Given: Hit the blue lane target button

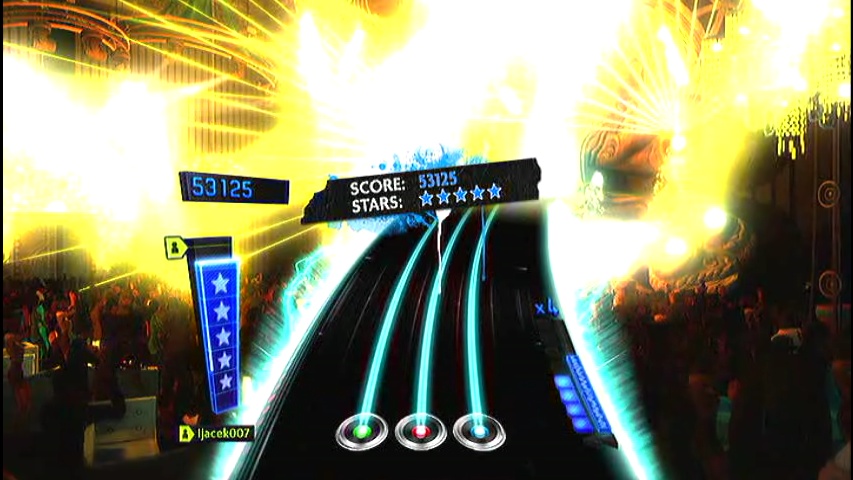Looking at the screenshot, I should (478, 432).
